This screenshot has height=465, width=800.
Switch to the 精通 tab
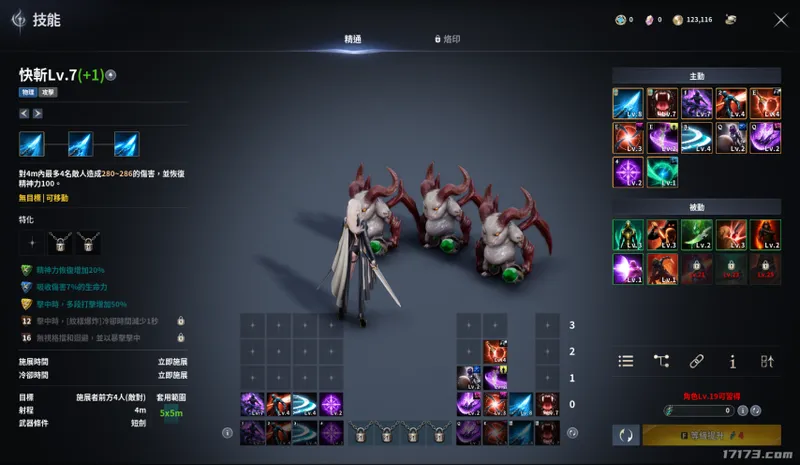pos(352,39)
